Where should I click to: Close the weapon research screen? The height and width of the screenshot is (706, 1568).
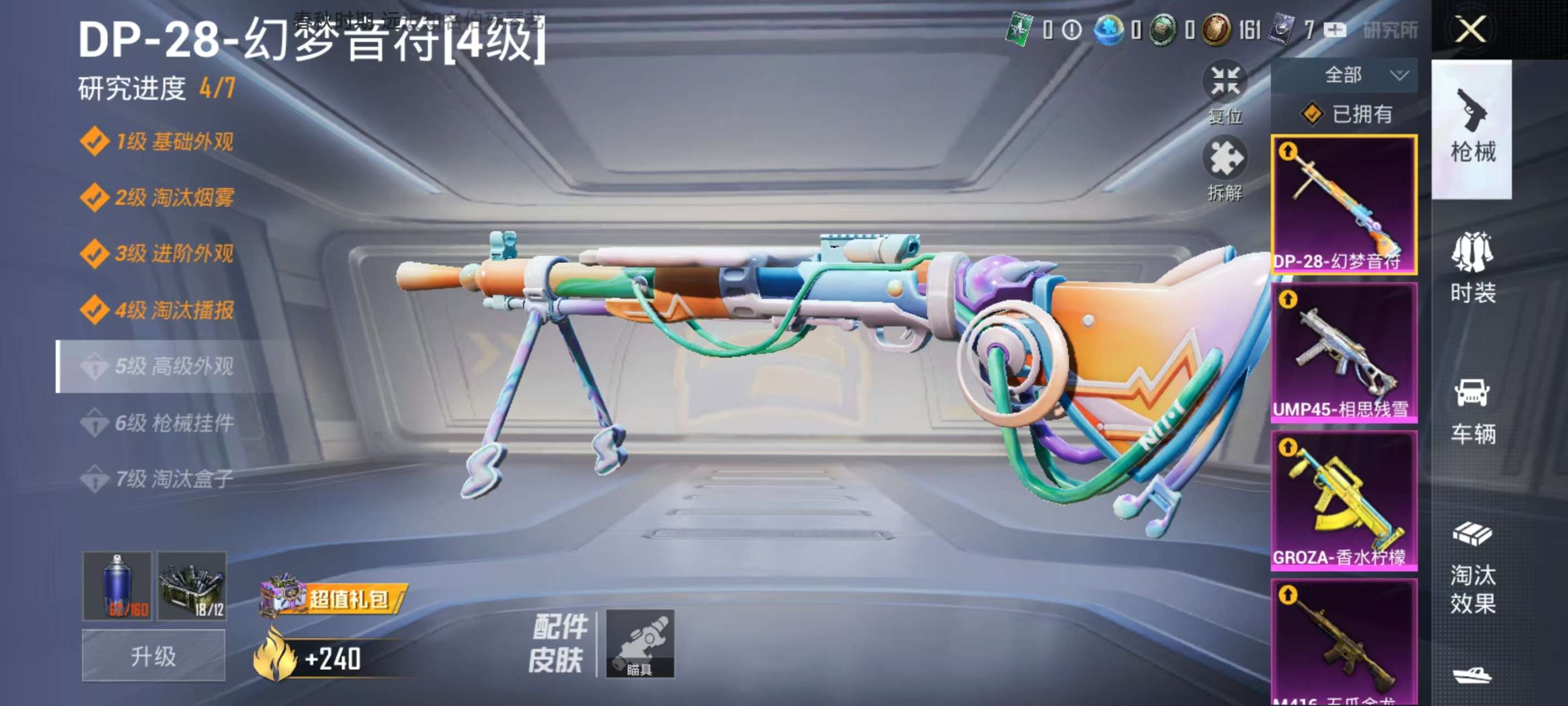pyautogui.click(x=1470, y=29)
